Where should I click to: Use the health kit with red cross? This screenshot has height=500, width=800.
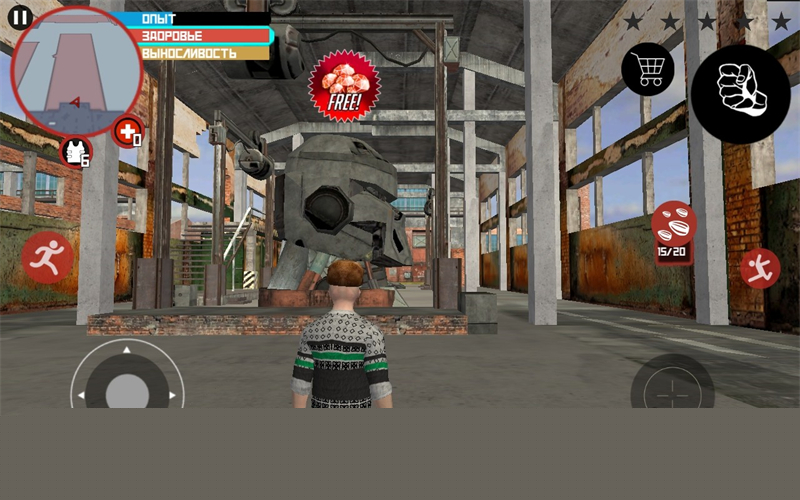(127, 131)
